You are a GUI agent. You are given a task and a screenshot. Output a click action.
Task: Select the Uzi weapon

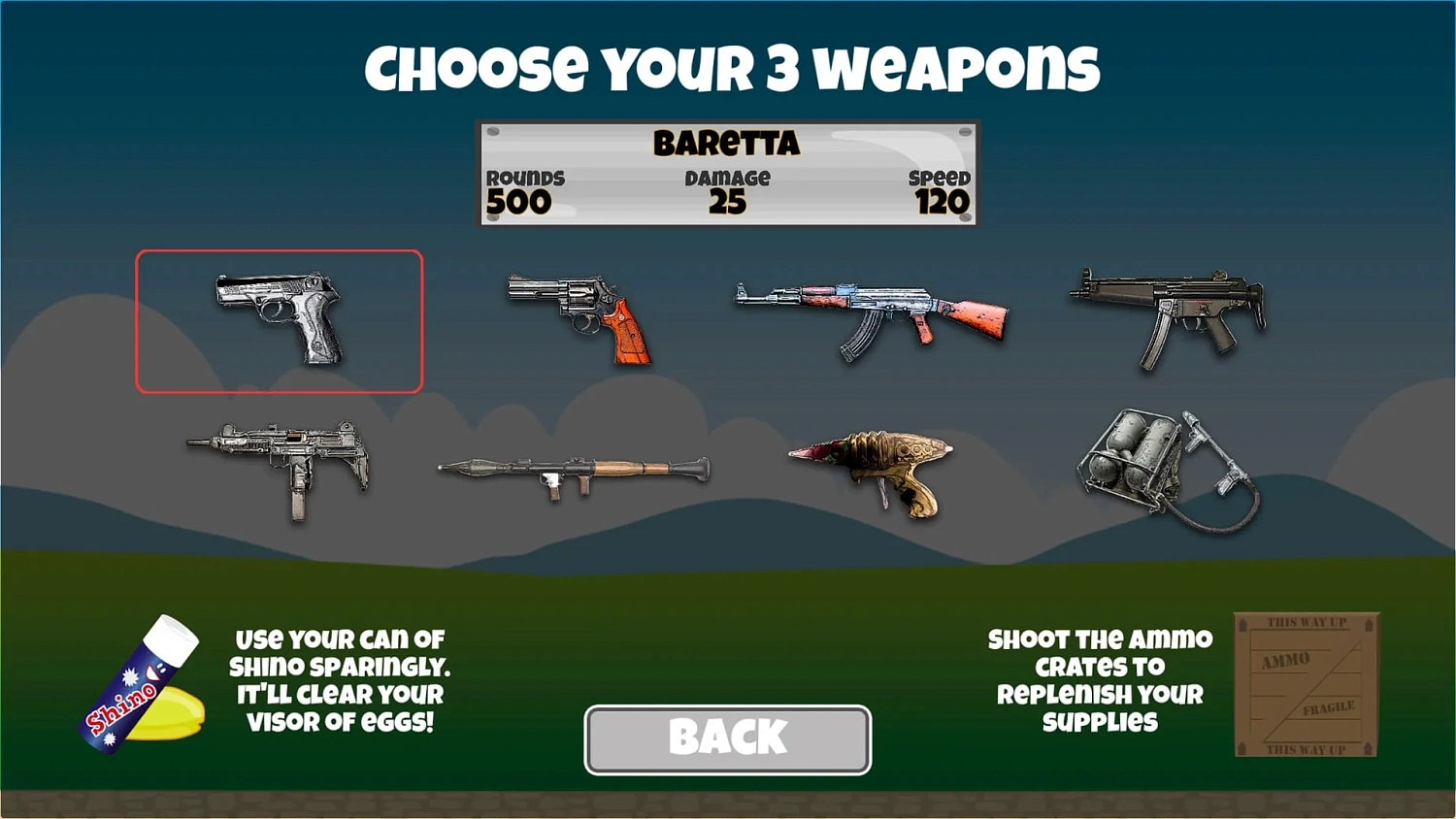point(281,466)
